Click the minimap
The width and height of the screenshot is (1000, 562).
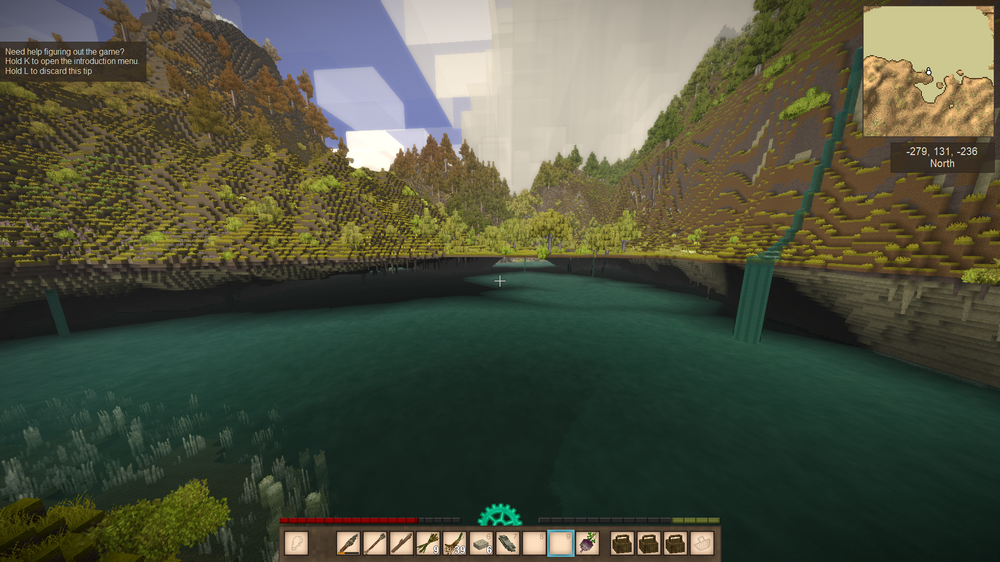[x=928, y=71]
